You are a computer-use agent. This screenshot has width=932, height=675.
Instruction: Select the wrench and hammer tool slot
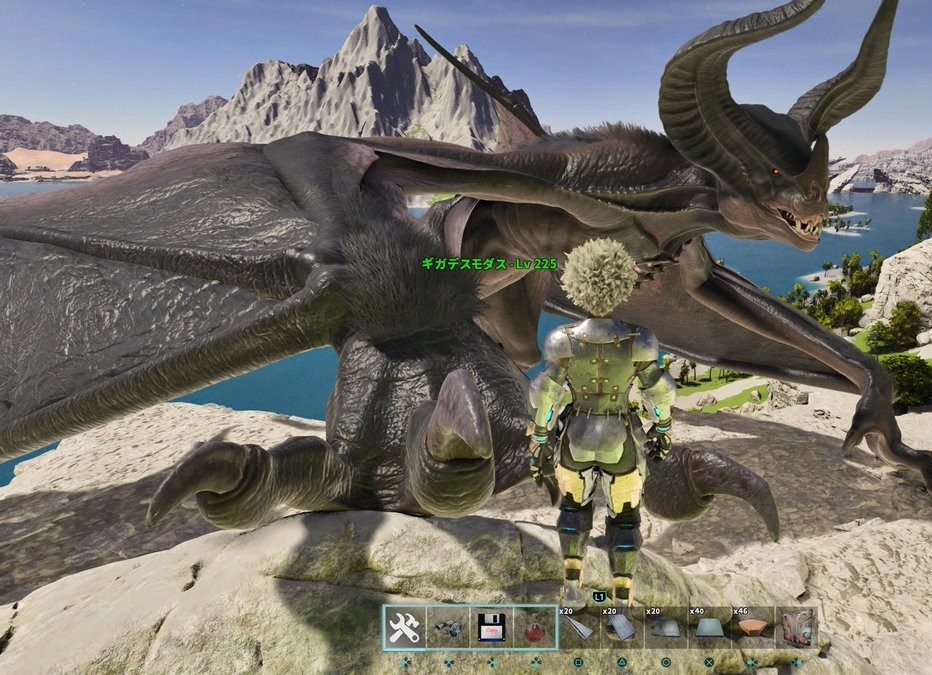tap(404, 628)
